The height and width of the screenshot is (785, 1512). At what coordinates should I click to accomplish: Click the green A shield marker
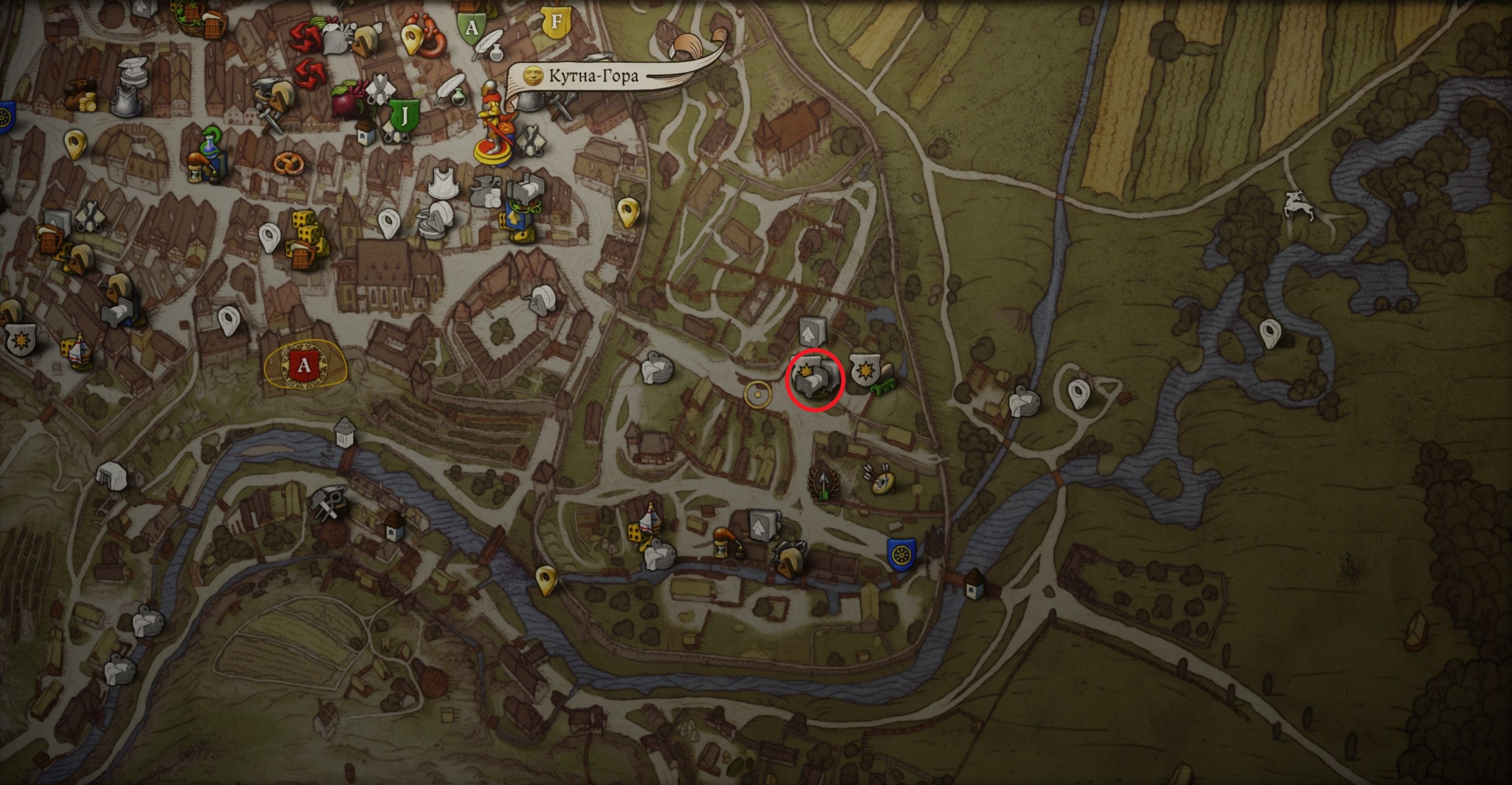471,26
